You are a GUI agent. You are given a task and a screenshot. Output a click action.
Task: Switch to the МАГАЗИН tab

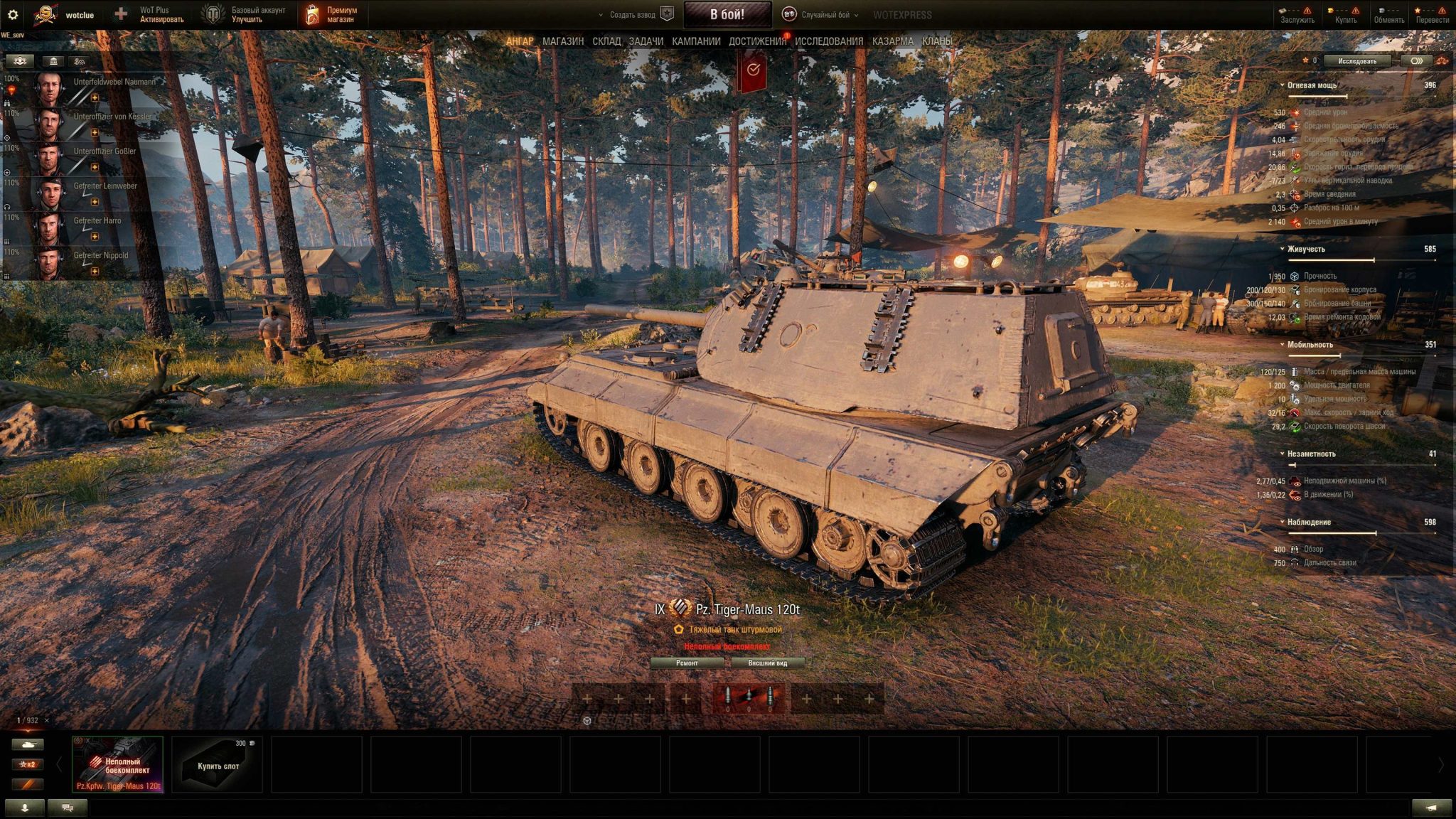(x=565, y=42)
